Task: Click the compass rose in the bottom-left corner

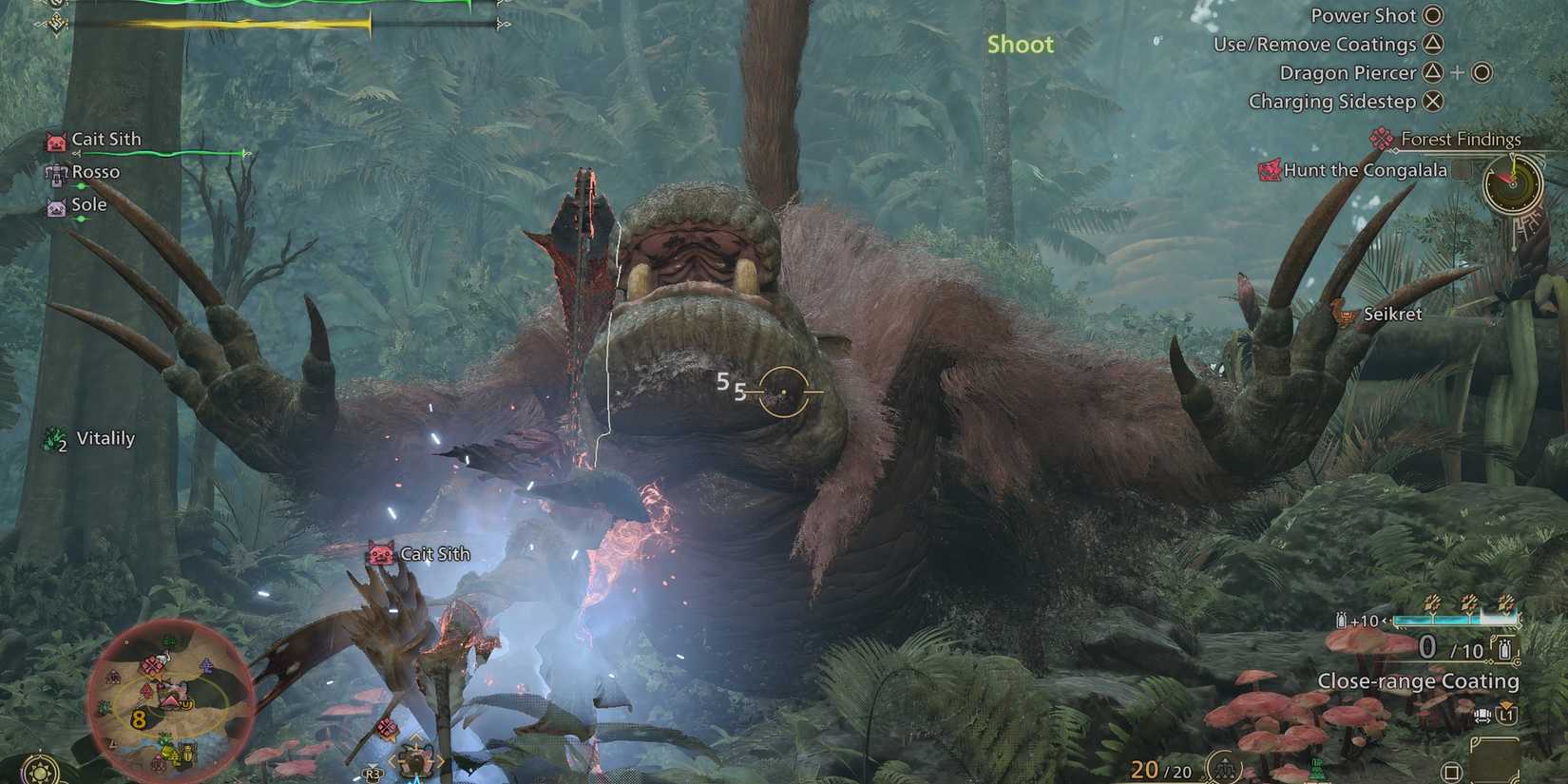Action: 40,772
